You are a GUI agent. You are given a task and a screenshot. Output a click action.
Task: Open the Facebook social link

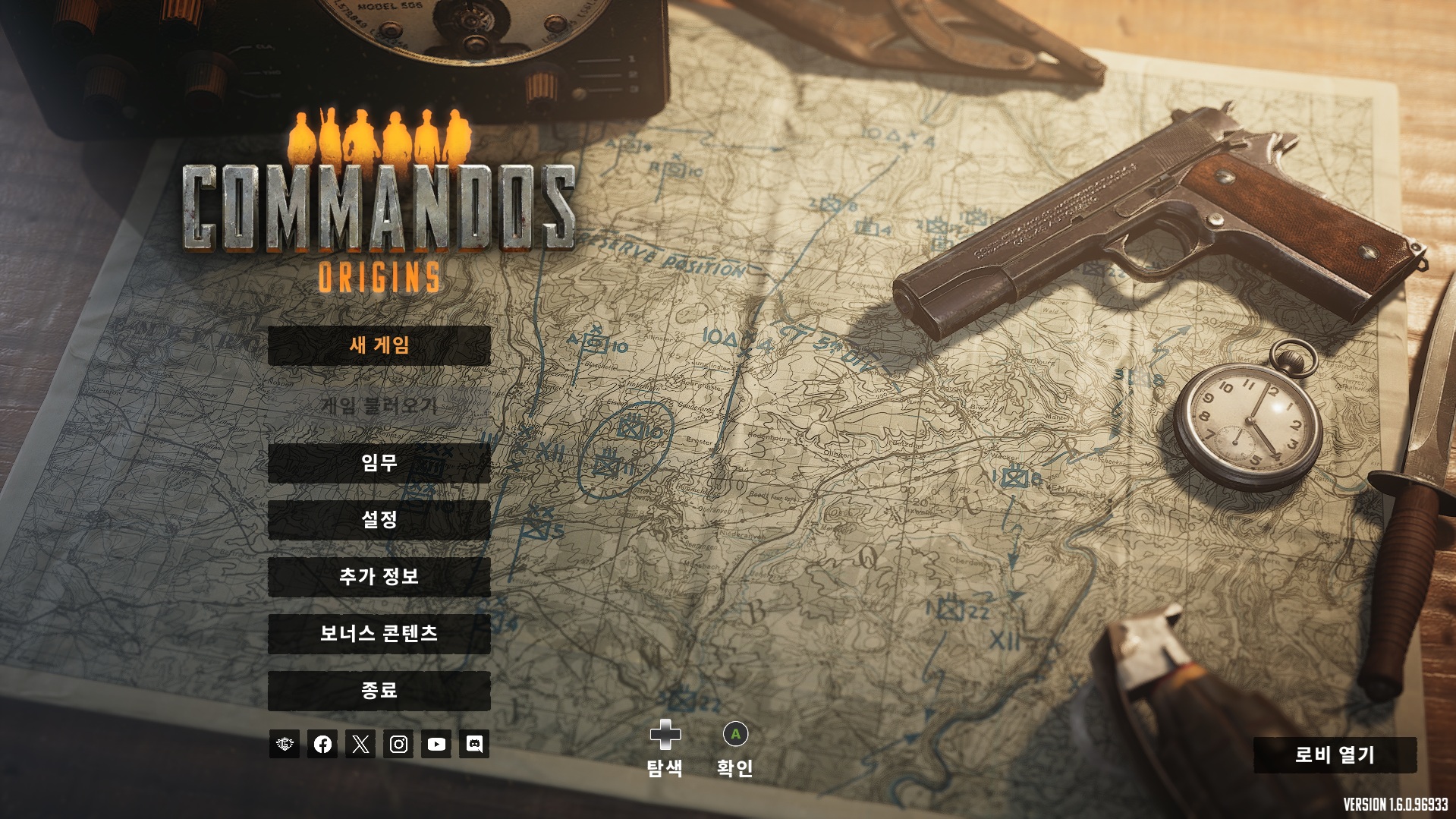(x=322, y=744)
